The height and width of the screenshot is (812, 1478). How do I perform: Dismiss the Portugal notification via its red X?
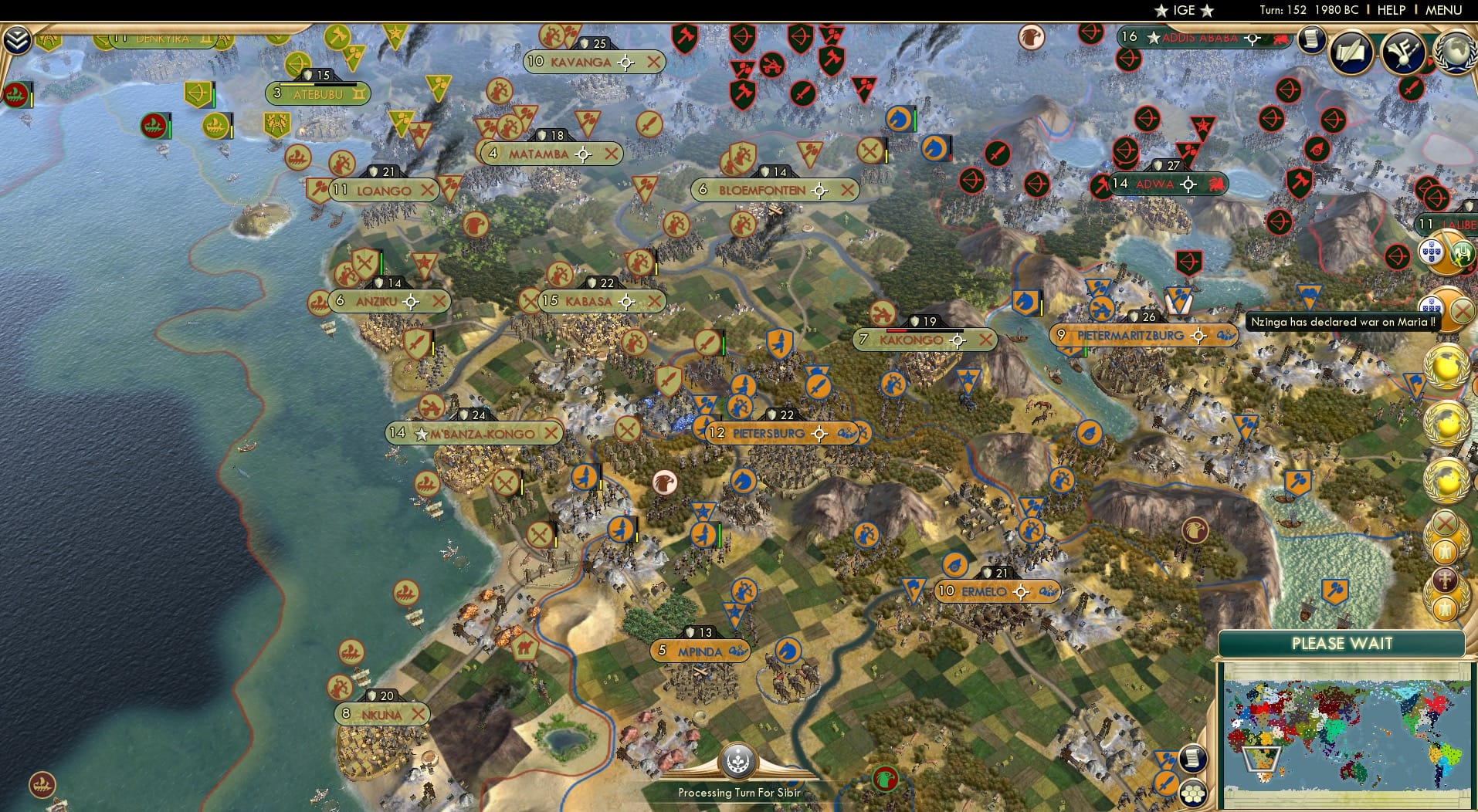[1463, 309]
